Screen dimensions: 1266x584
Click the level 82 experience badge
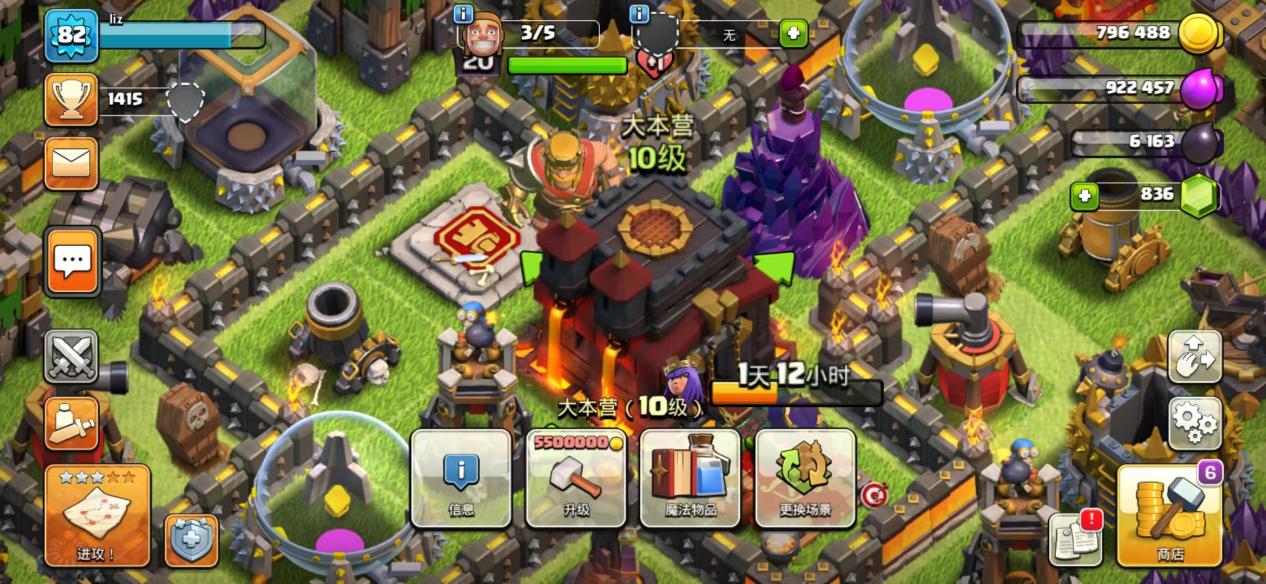pyautogui.click(x=69, y=37)
